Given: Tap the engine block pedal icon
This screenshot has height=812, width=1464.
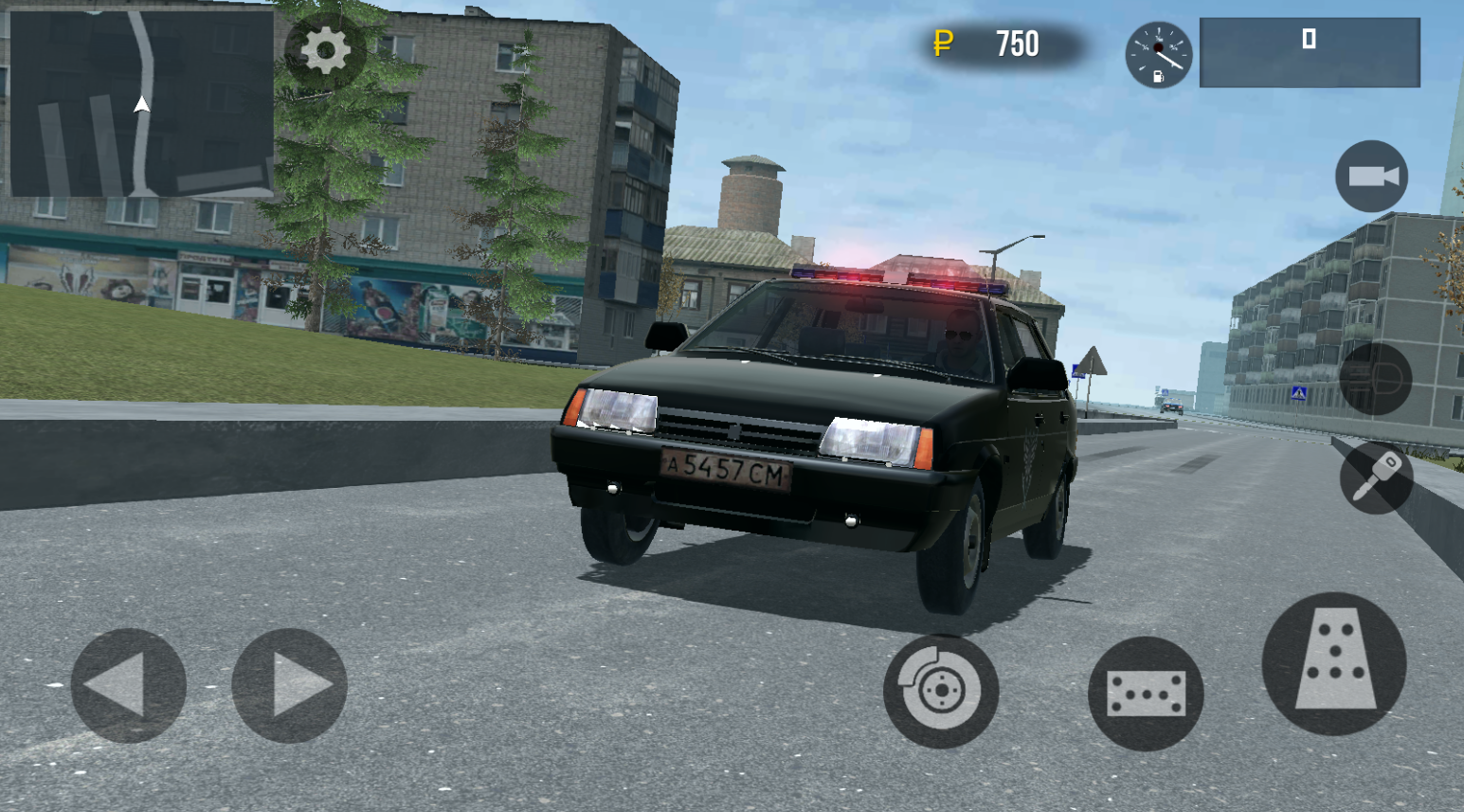Looking at the screenshot, I should coord(1146,695).
